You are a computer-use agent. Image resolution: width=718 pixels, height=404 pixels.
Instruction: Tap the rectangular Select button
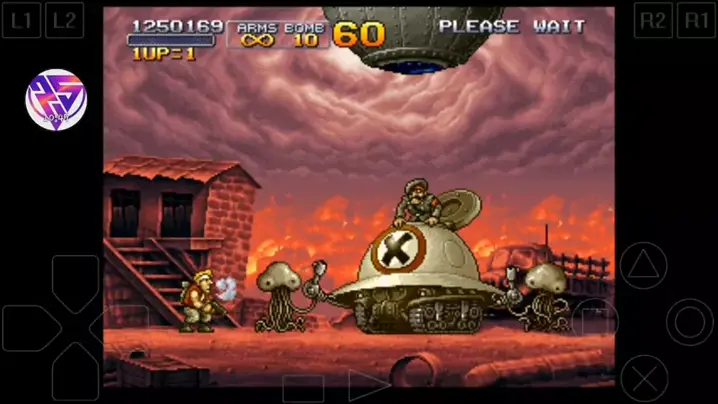click(303, 388)
